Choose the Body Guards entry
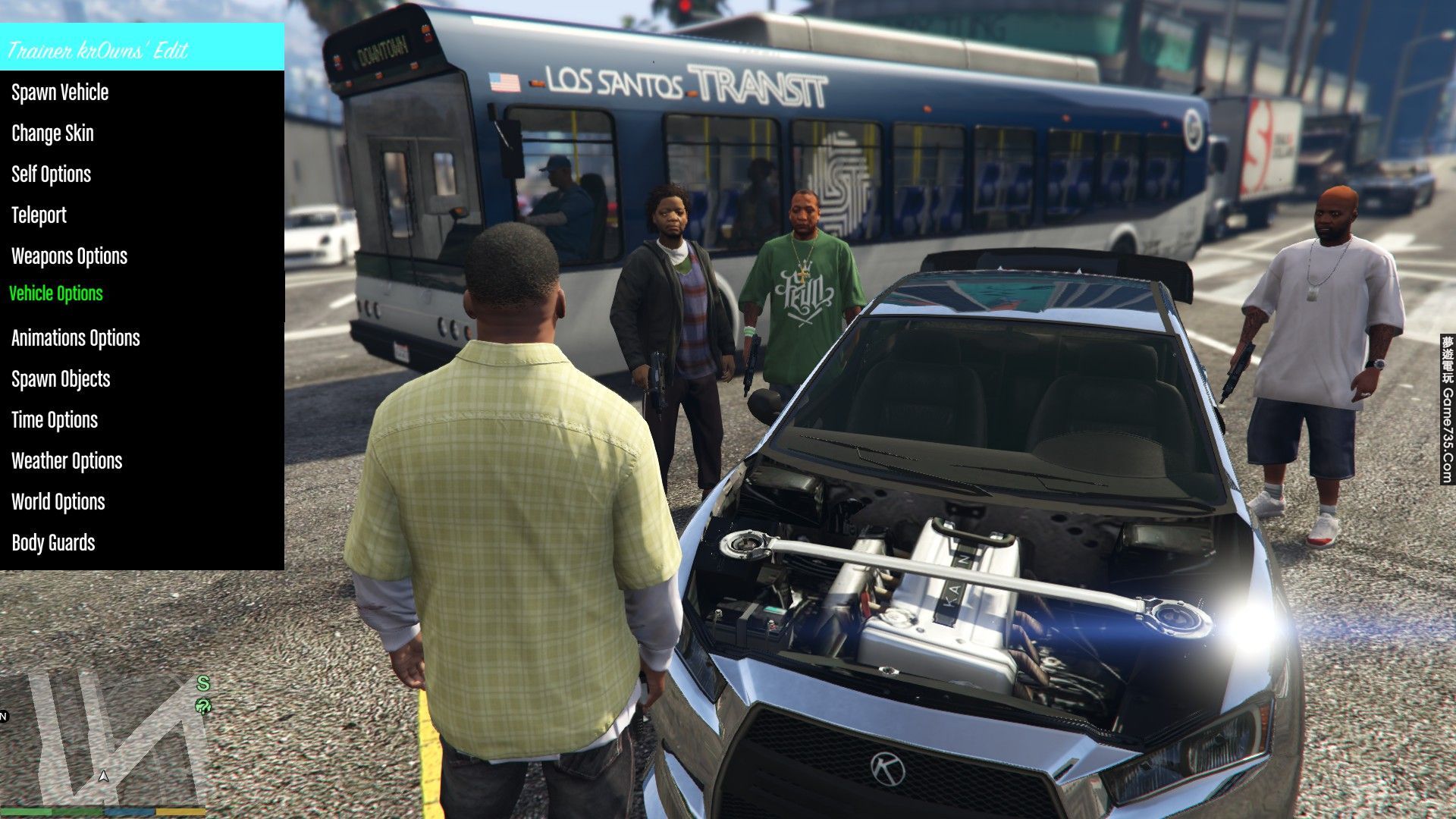 [x=53, y=543]
